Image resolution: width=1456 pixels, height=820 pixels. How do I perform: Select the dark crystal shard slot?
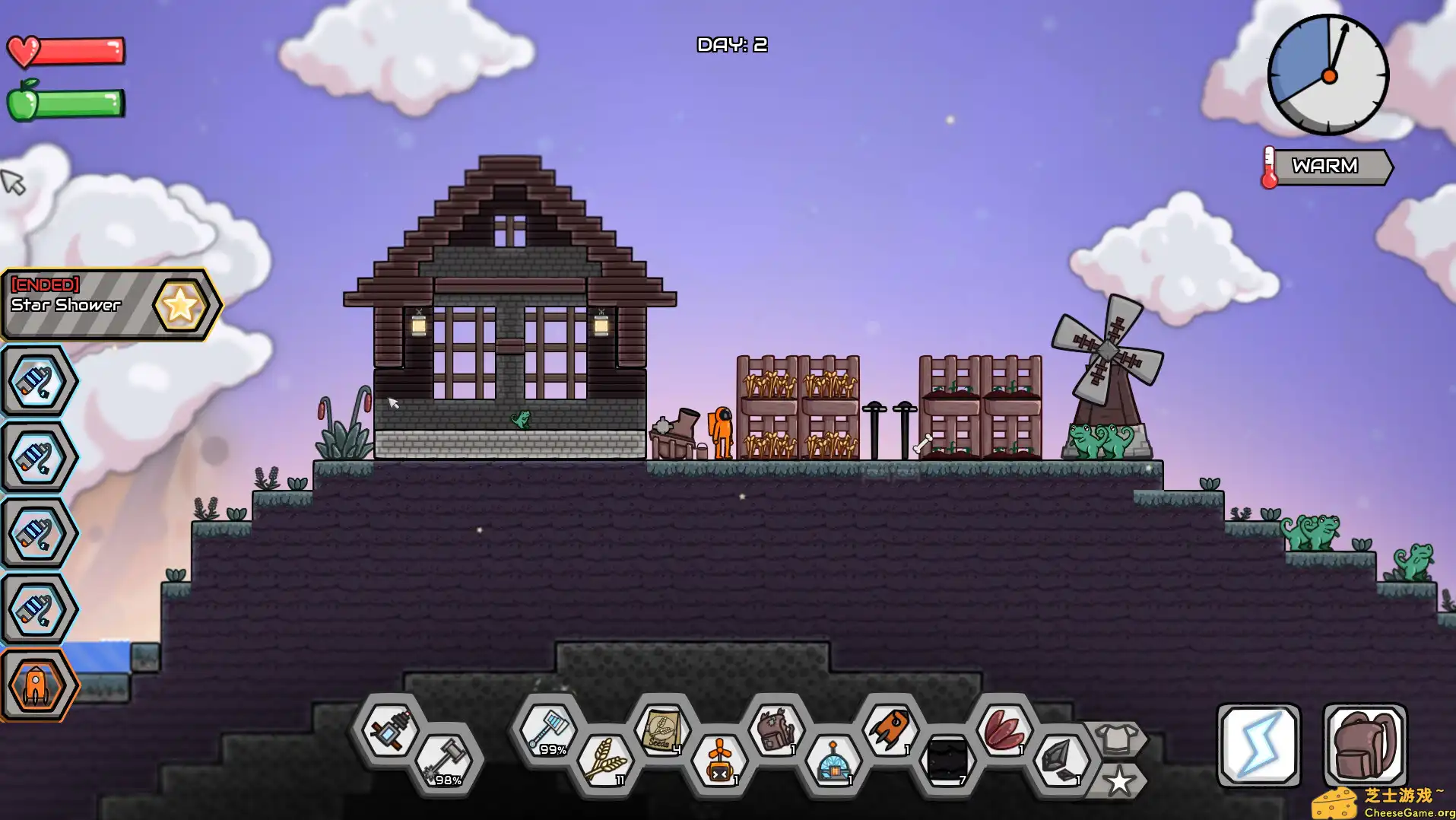(1061, 761)
